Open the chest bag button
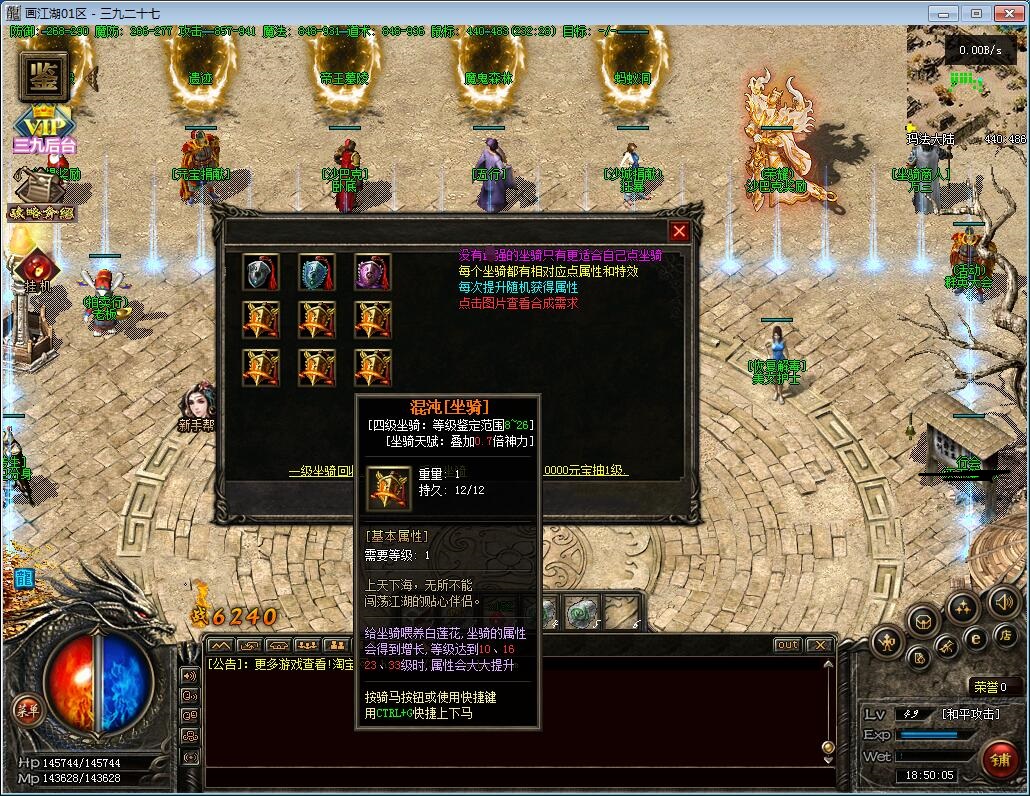This screenshot has height=796, width=1030. pyautogui.click(x=923, y=621)
